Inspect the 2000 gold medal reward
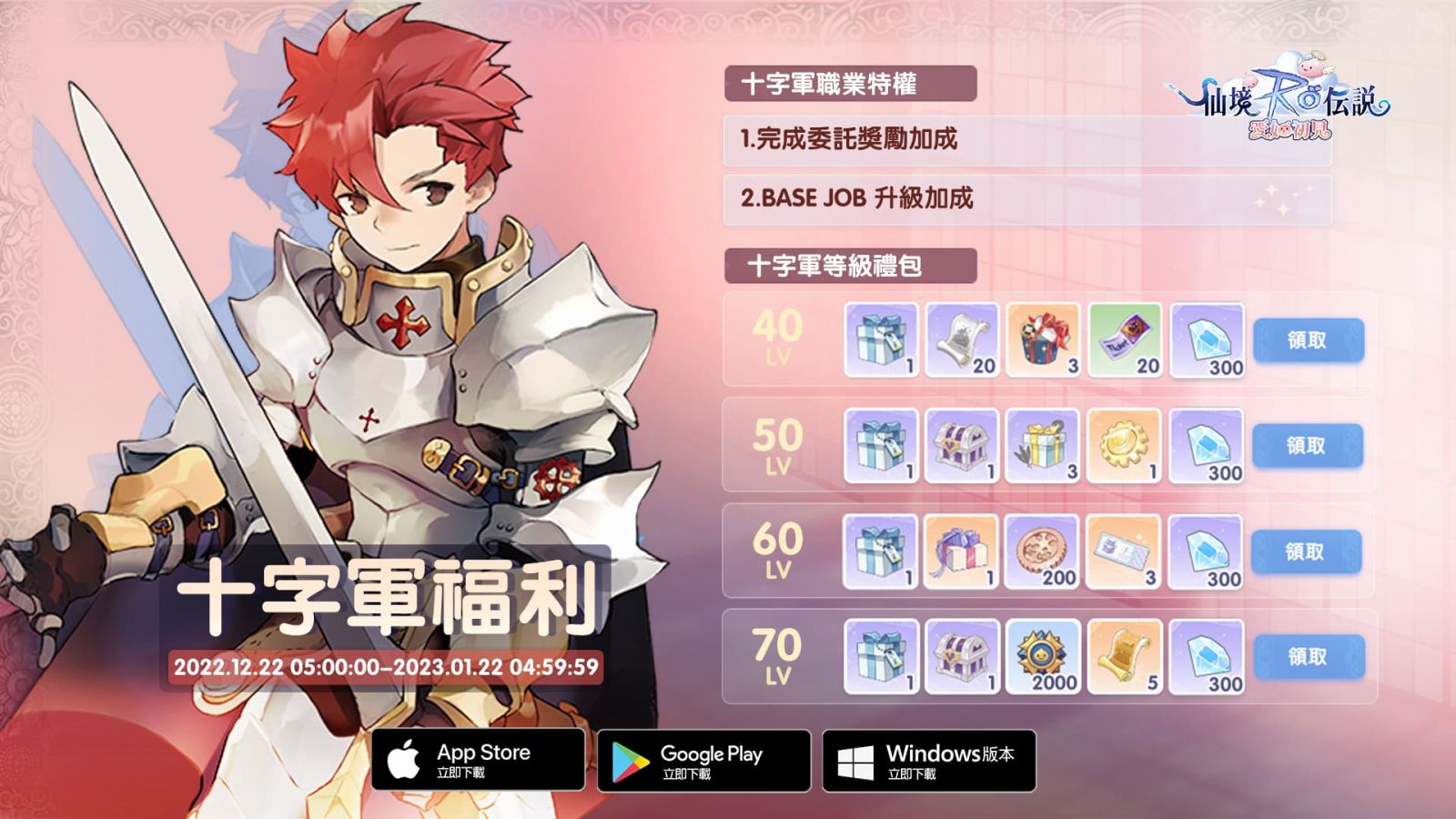The width and height of the screenshot is (1456, 819). click(x=1043, y=656)
